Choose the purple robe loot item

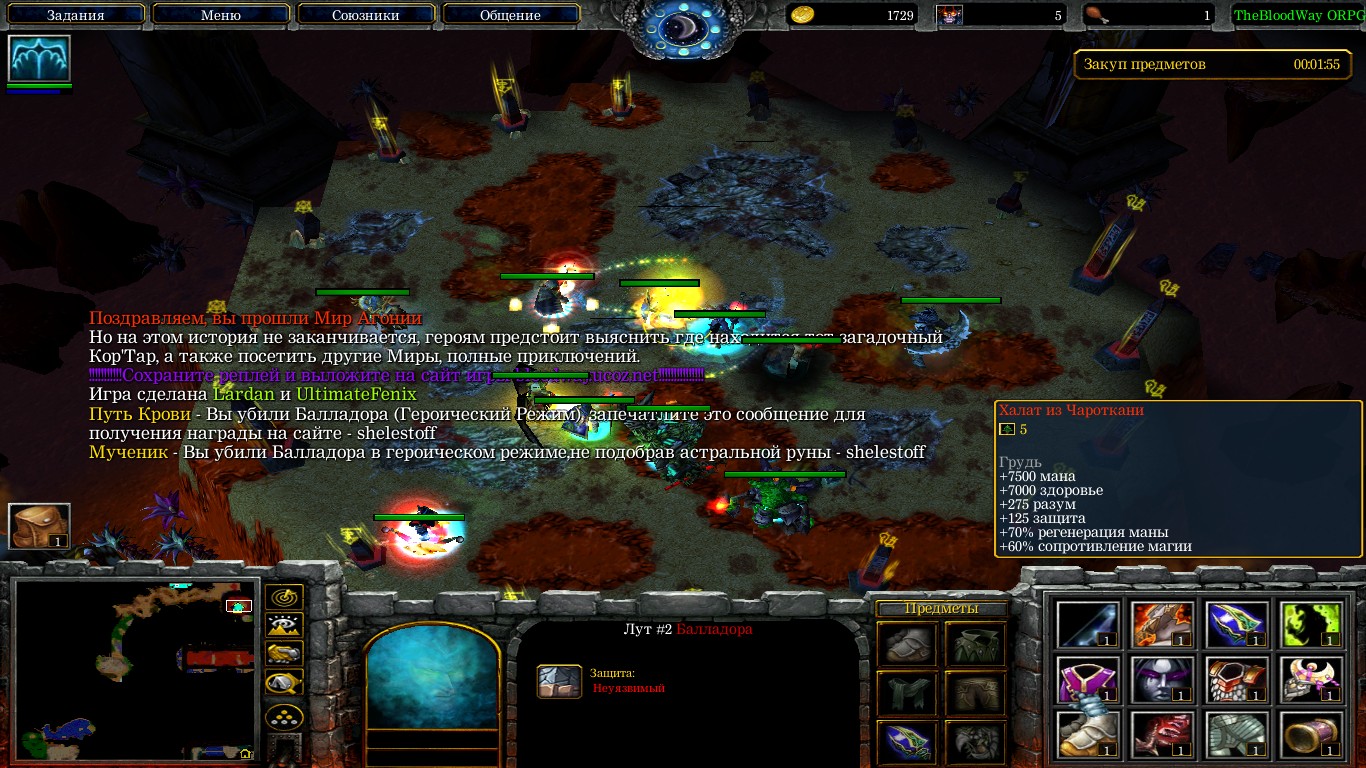(1087, 680)
